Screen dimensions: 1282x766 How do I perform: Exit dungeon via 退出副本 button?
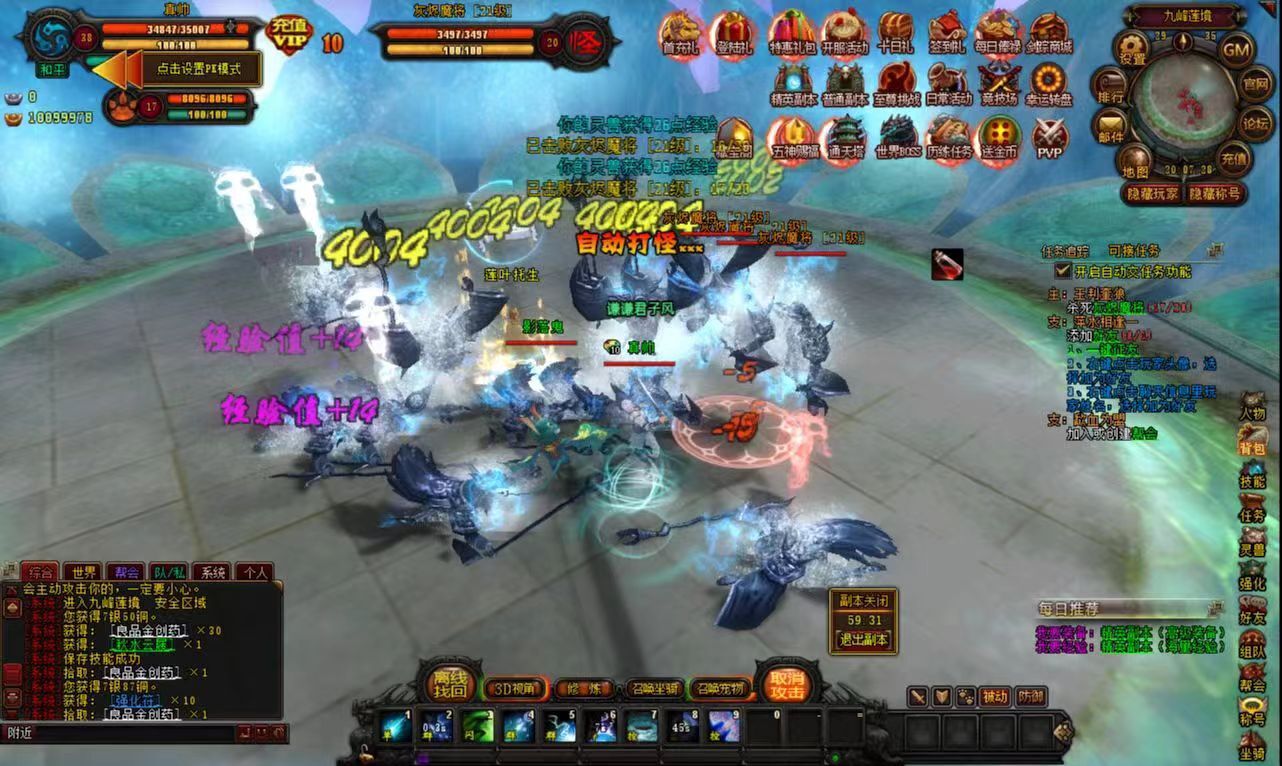(863, 640)
